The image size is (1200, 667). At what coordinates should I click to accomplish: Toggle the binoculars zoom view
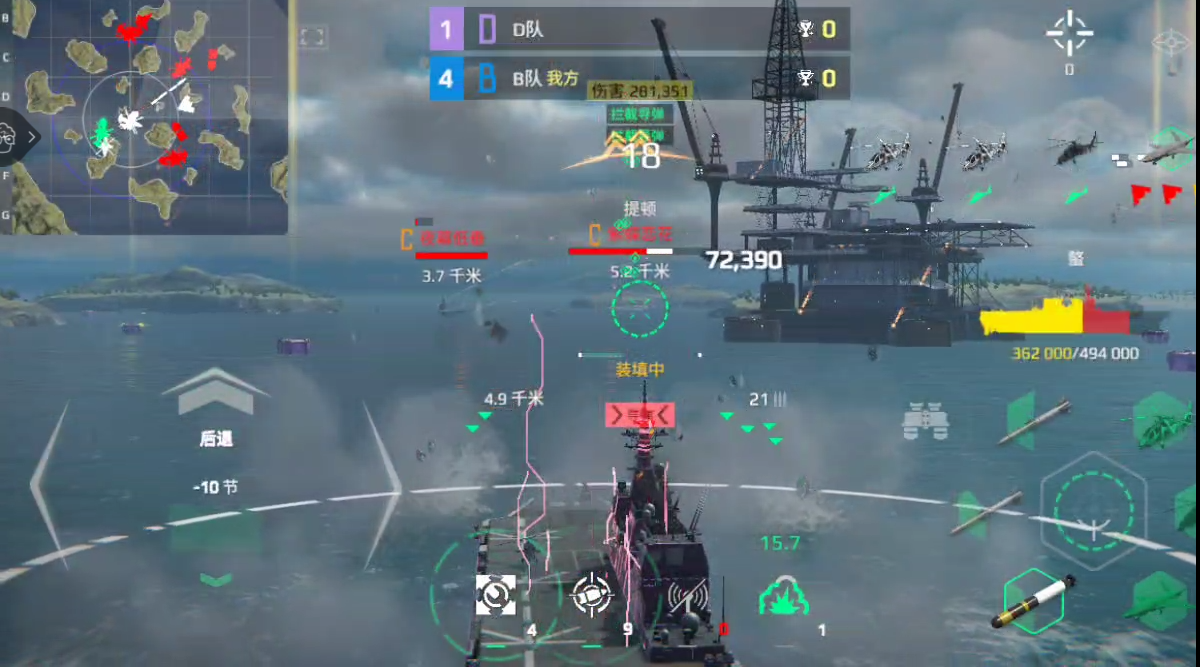tap(925, 421)
